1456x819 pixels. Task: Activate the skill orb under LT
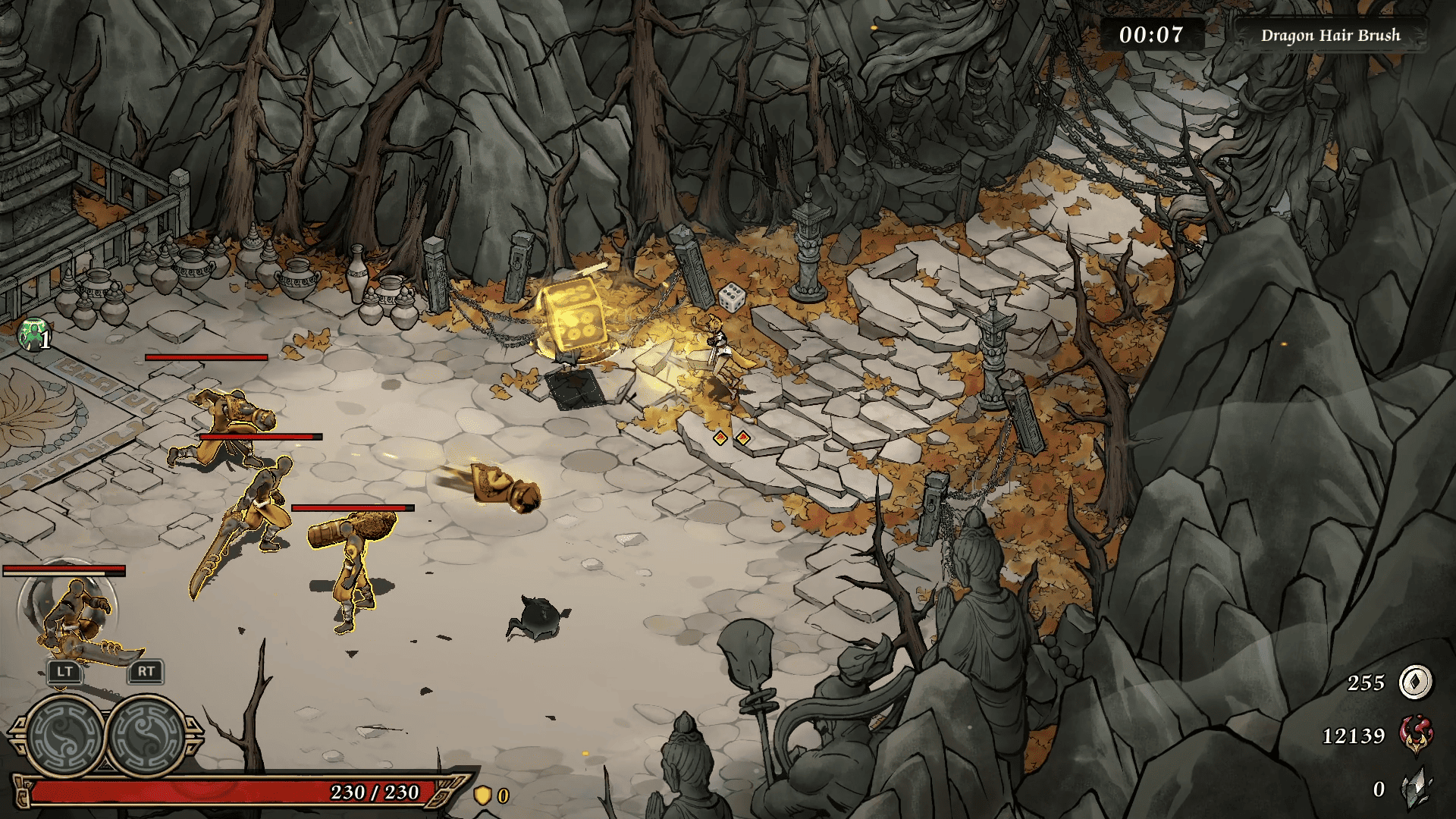click(x=64, y=734)
